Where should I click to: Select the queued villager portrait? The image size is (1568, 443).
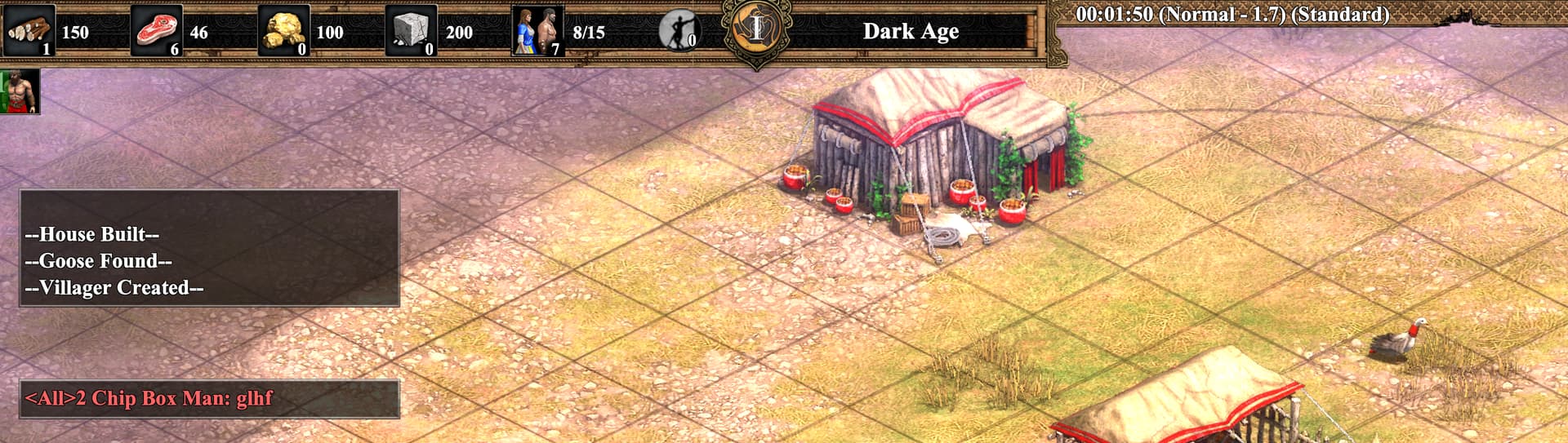pos(20,91)
